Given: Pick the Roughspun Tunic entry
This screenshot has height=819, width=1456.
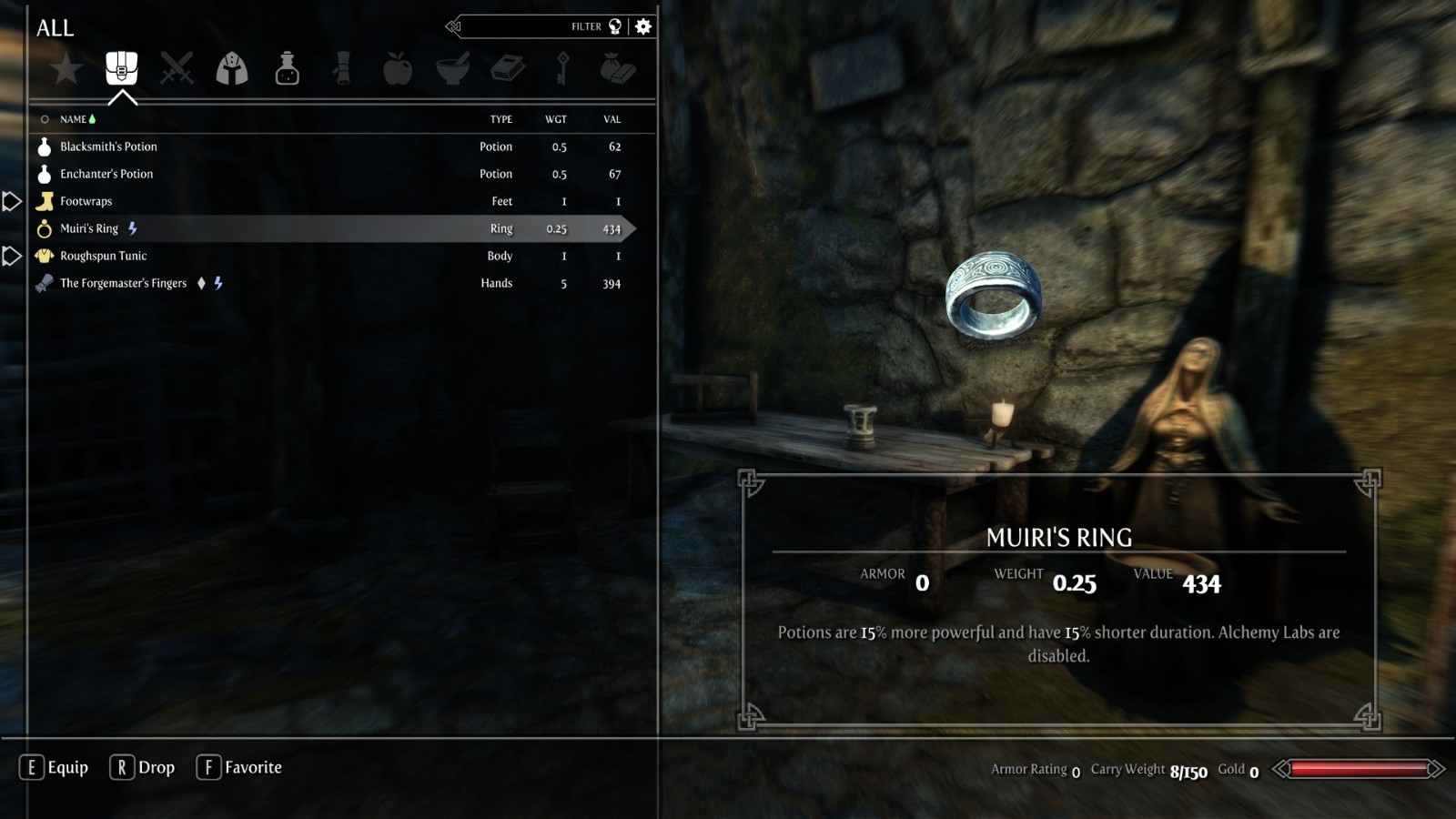Looking at the screenshot, I should 103,256.
